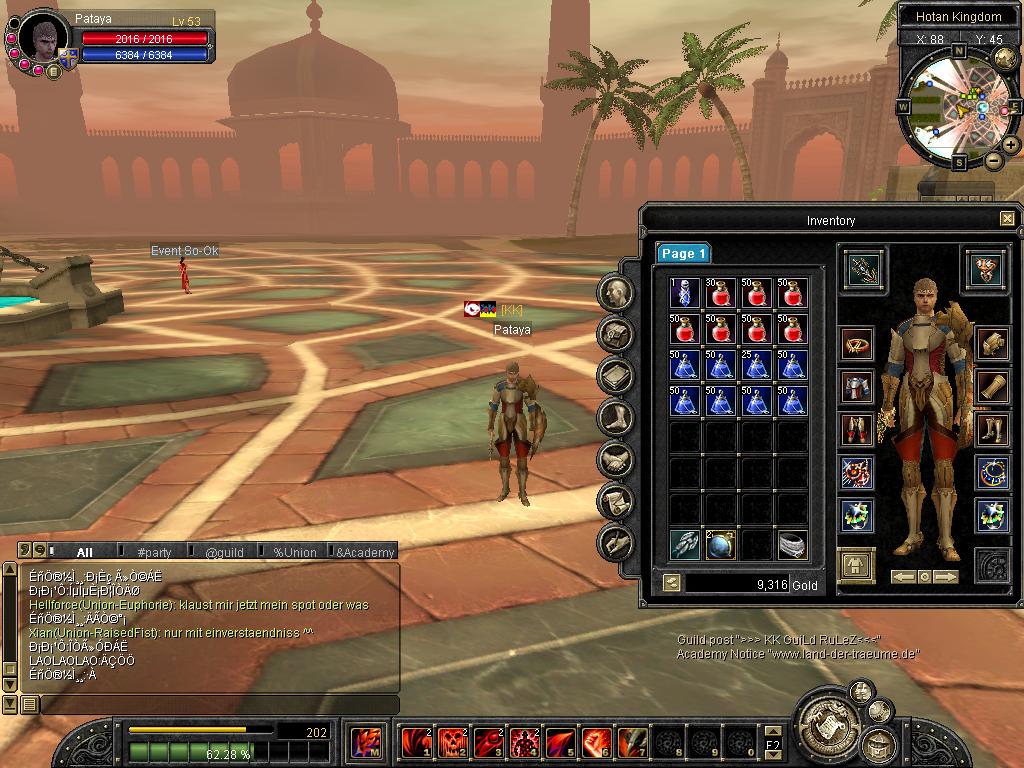Click the chat message input field
1024x768 pixels.
[218, 704]
